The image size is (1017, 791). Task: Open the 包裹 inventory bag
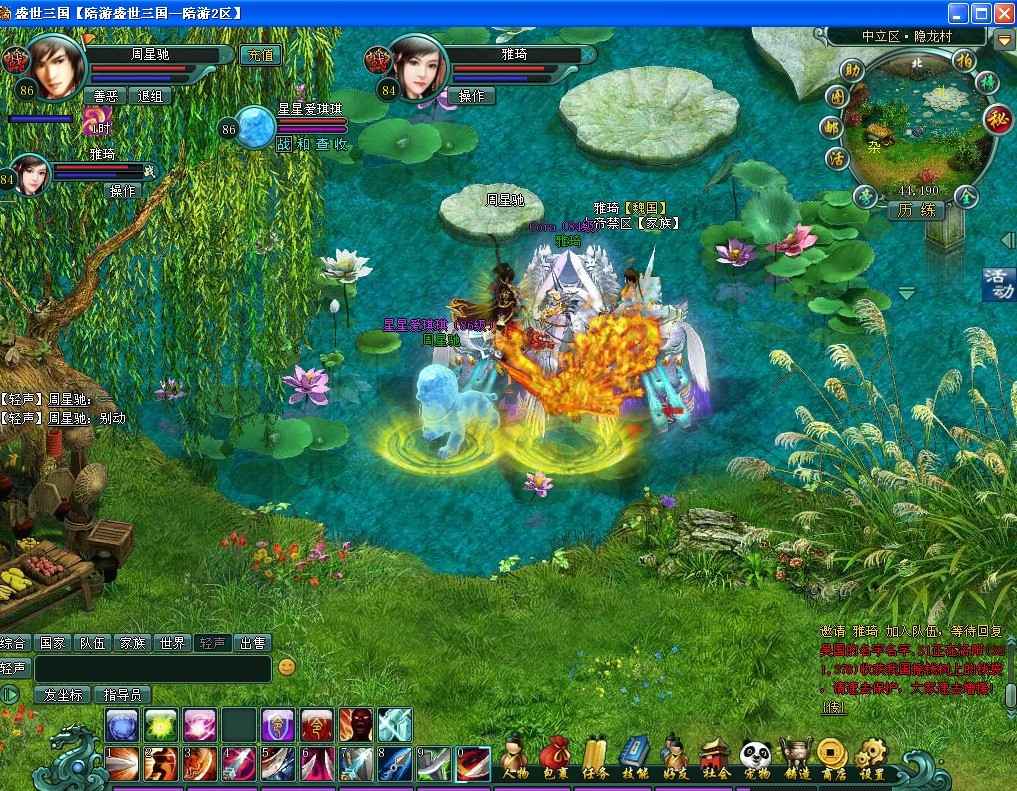(x=555, y=759)
